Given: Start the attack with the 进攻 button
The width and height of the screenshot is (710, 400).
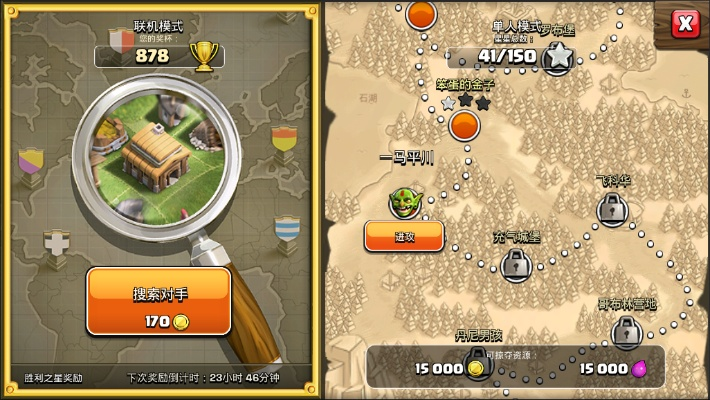Looking at the screenshot, I should [x=404, y=236].
